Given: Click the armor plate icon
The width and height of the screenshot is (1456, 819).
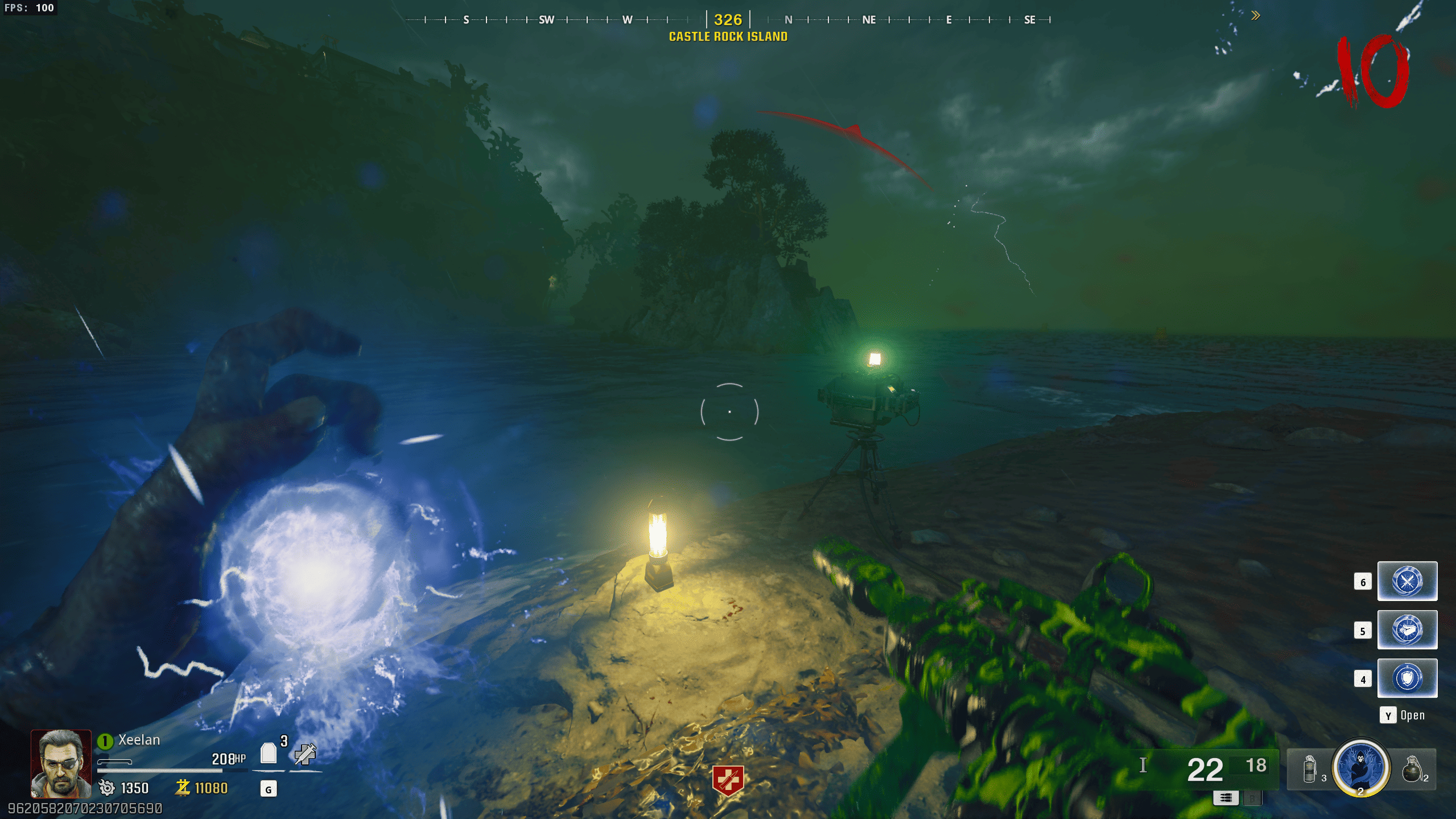Looking at the screenshot, I should 269,754.
